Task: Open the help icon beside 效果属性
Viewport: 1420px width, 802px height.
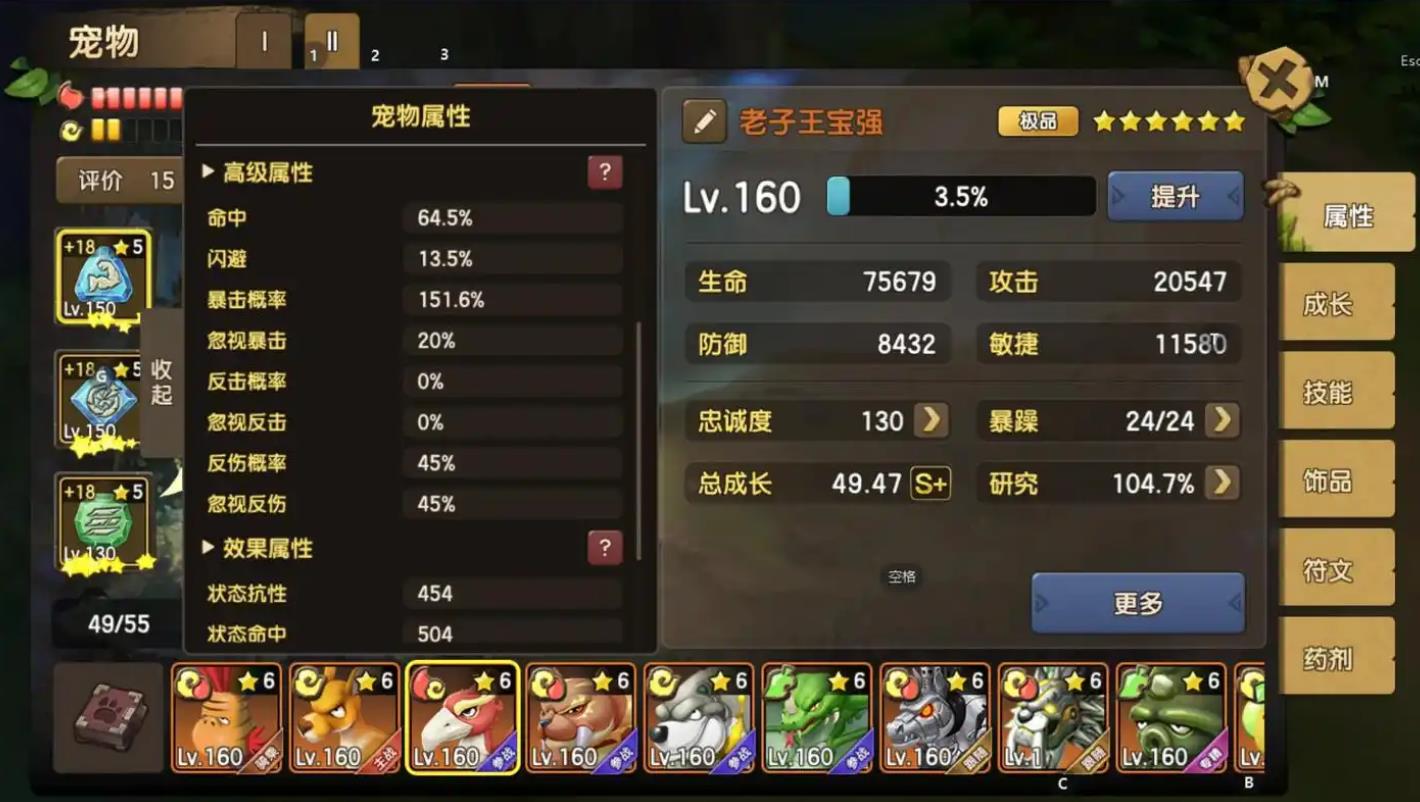Action: pyautogui.click(x=604, y=548)
